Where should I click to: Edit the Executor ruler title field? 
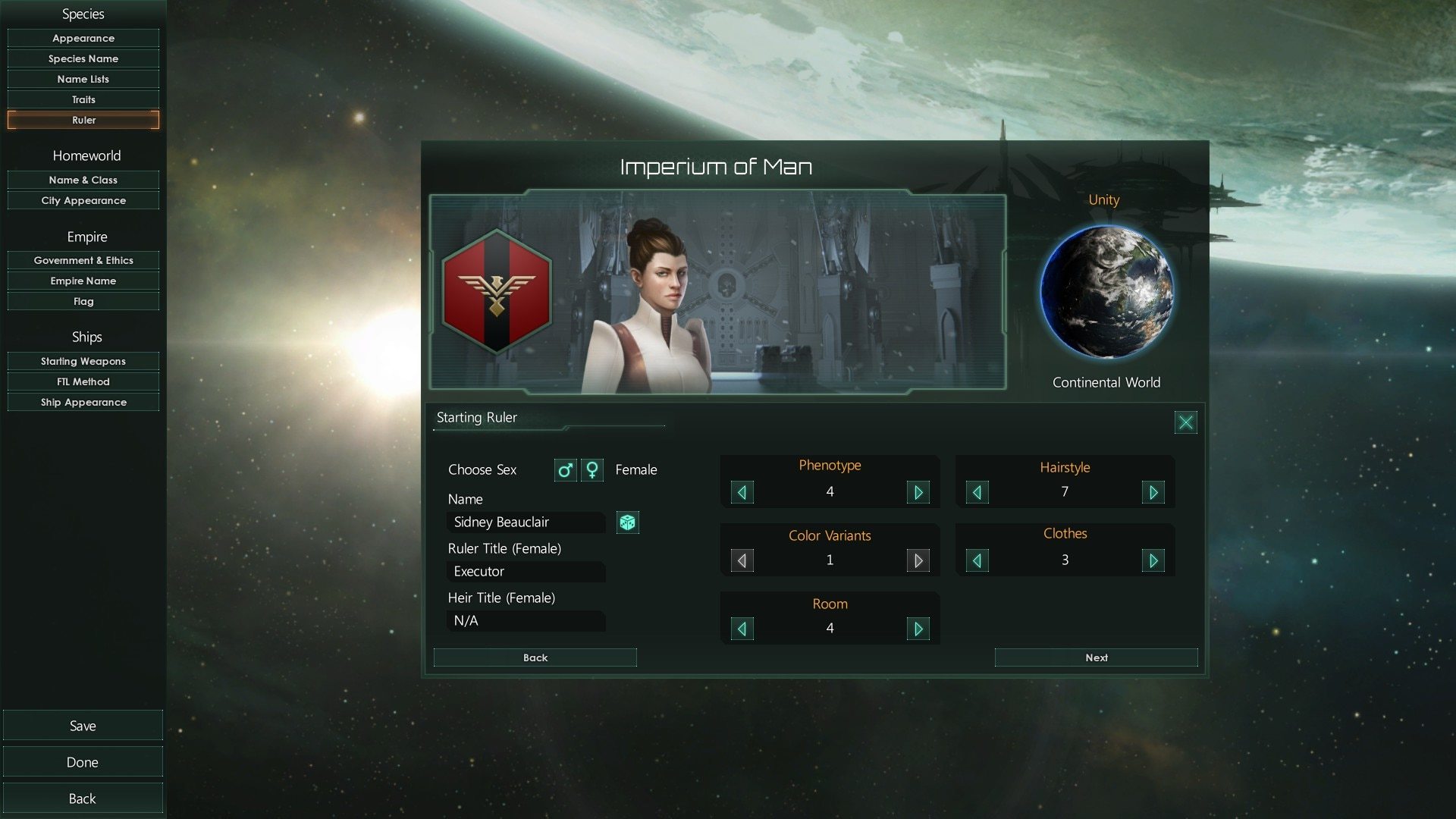pyautogui.click(x=526, y=572)
